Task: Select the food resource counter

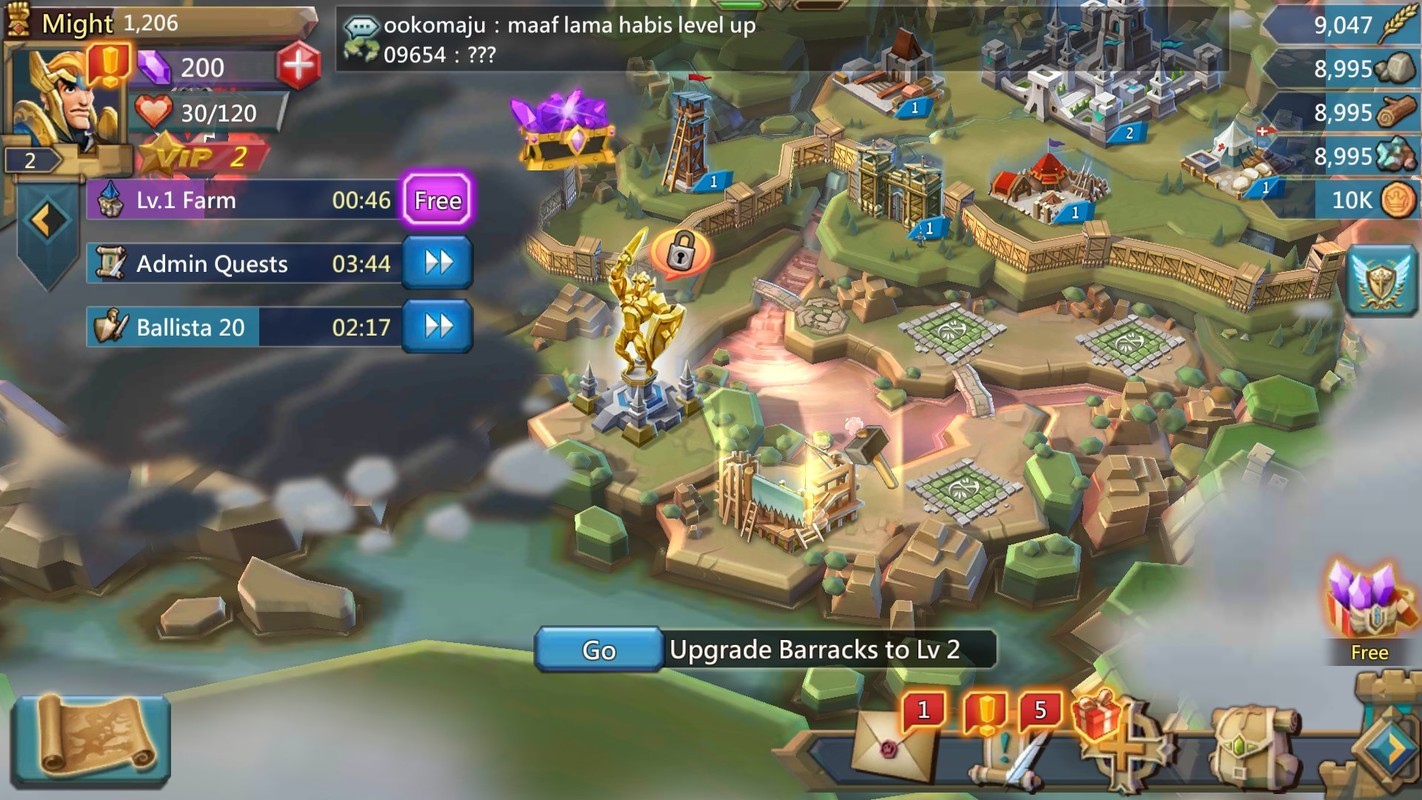Action: click(x=1342, y=24)
